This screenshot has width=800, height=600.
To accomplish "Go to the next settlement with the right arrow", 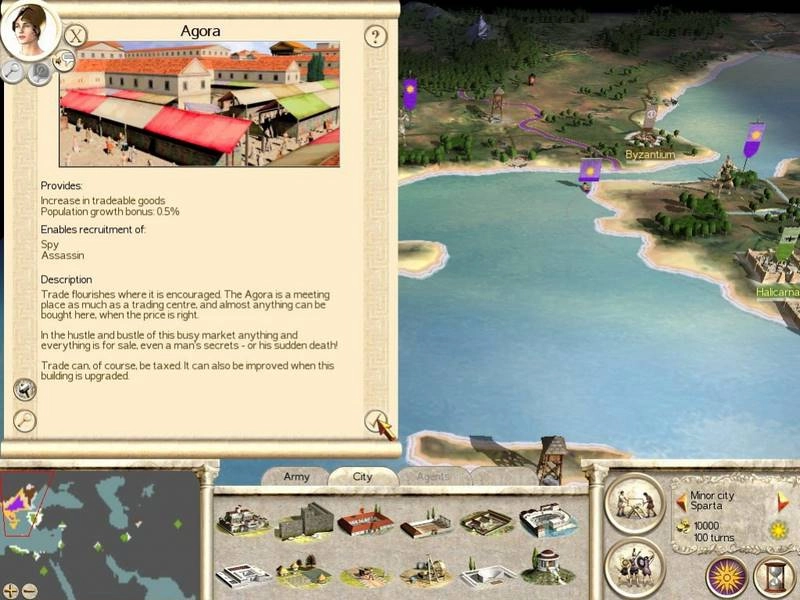I will coord(783,501).
